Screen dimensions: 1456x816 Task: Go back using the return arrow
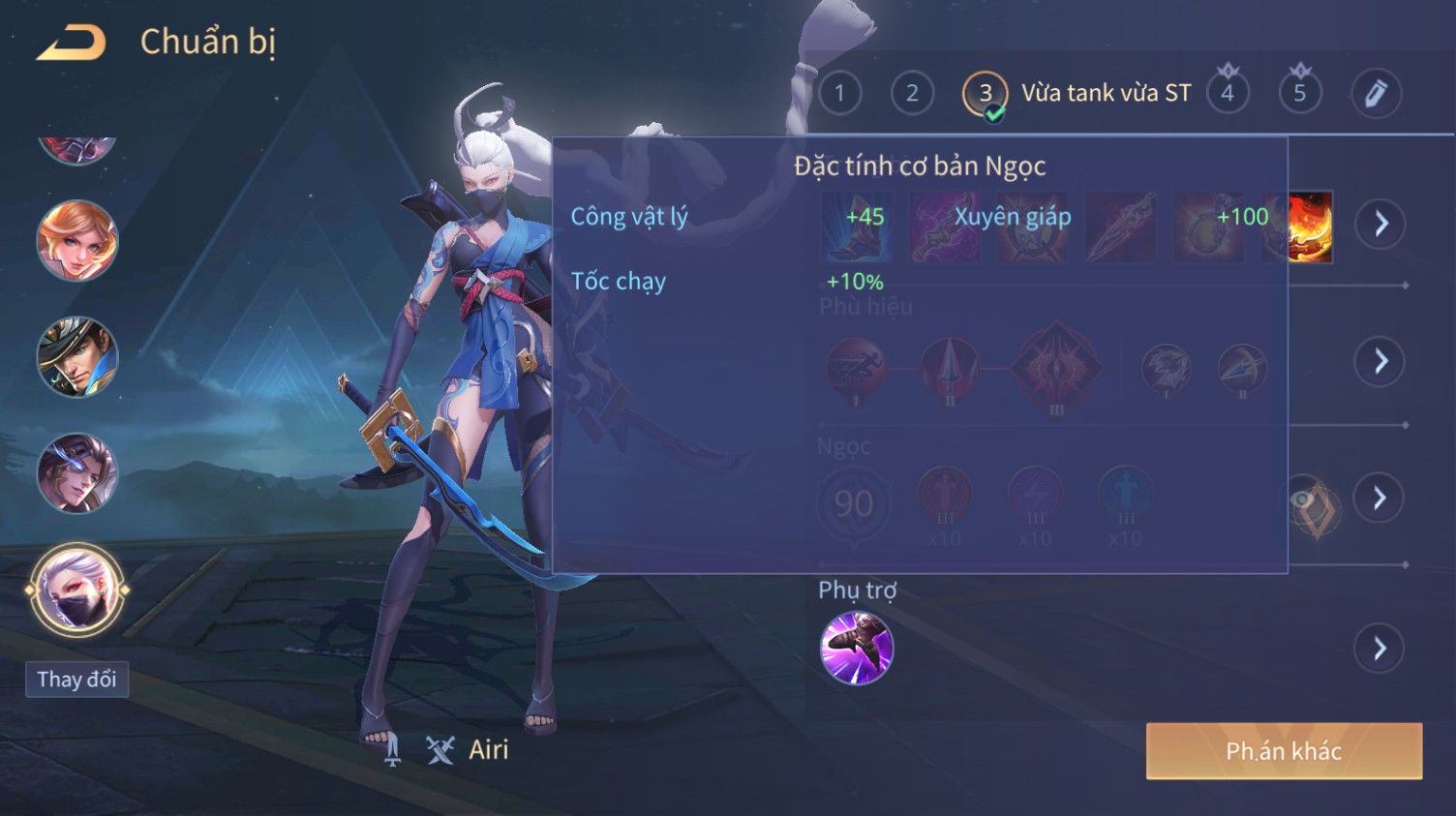pos(71,43)
